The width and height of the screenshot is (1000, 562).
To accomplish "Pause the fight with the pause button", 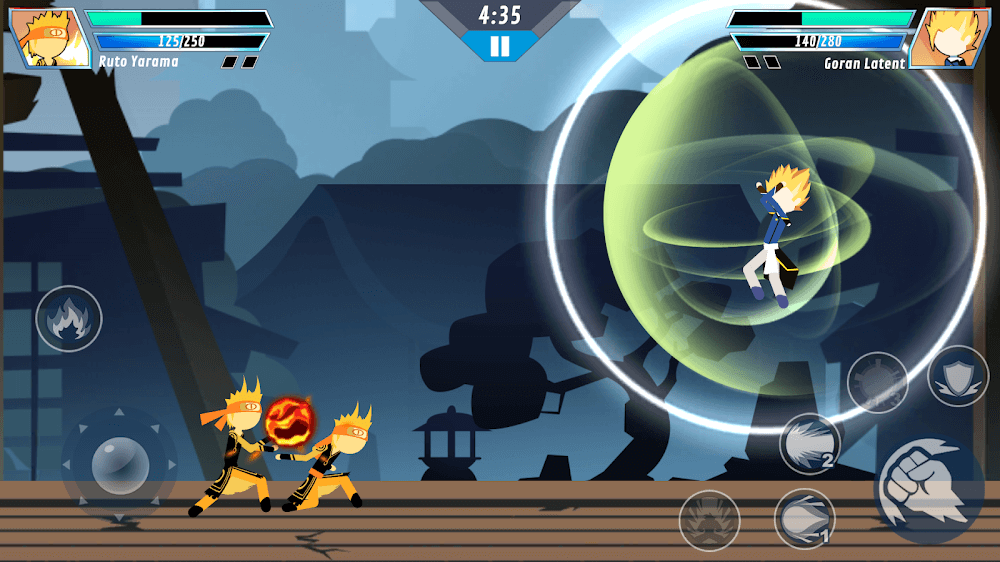I will coord(500,46).
